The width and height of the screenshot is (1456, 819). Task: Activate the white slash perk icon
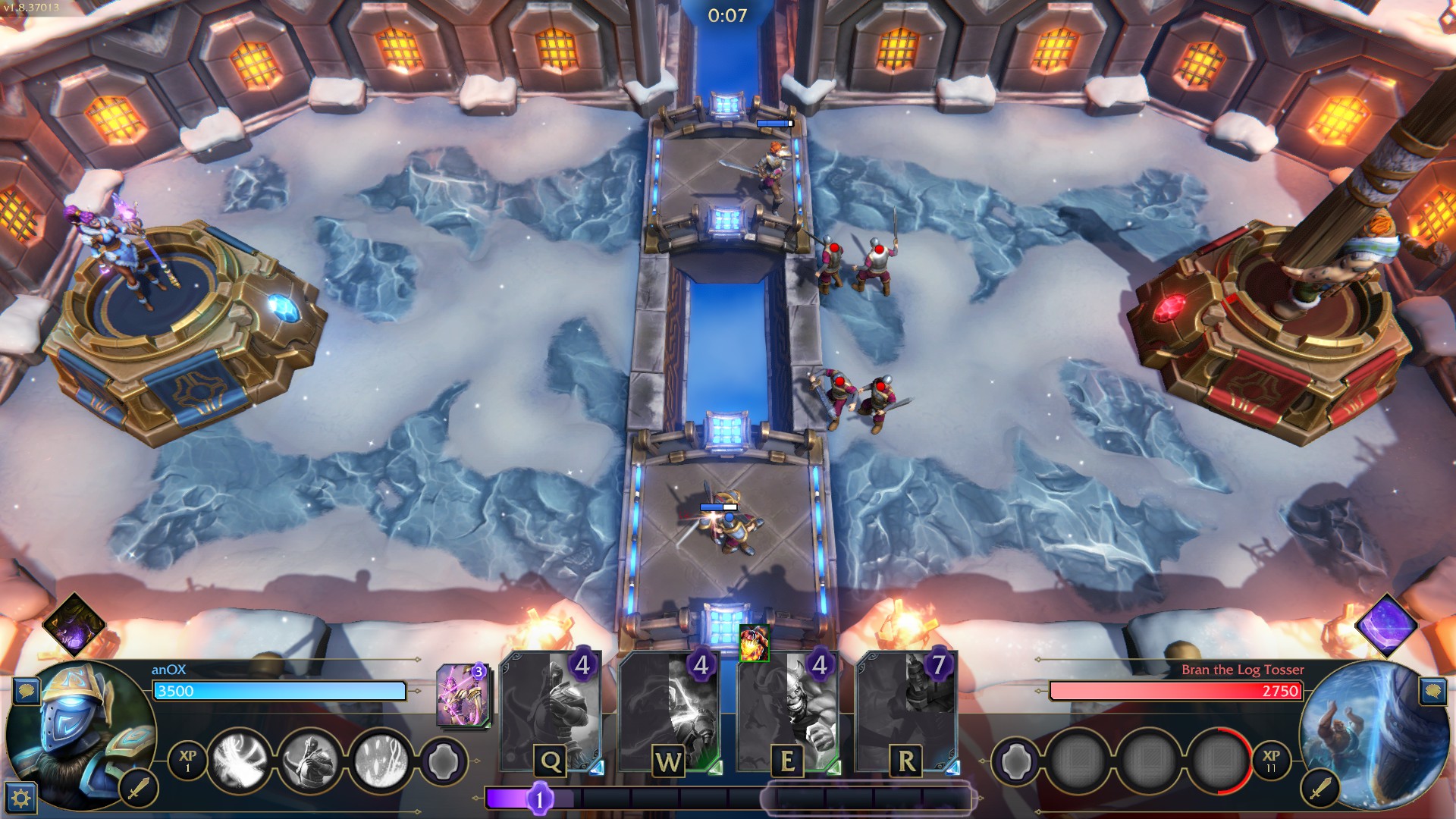click(240, 759)
